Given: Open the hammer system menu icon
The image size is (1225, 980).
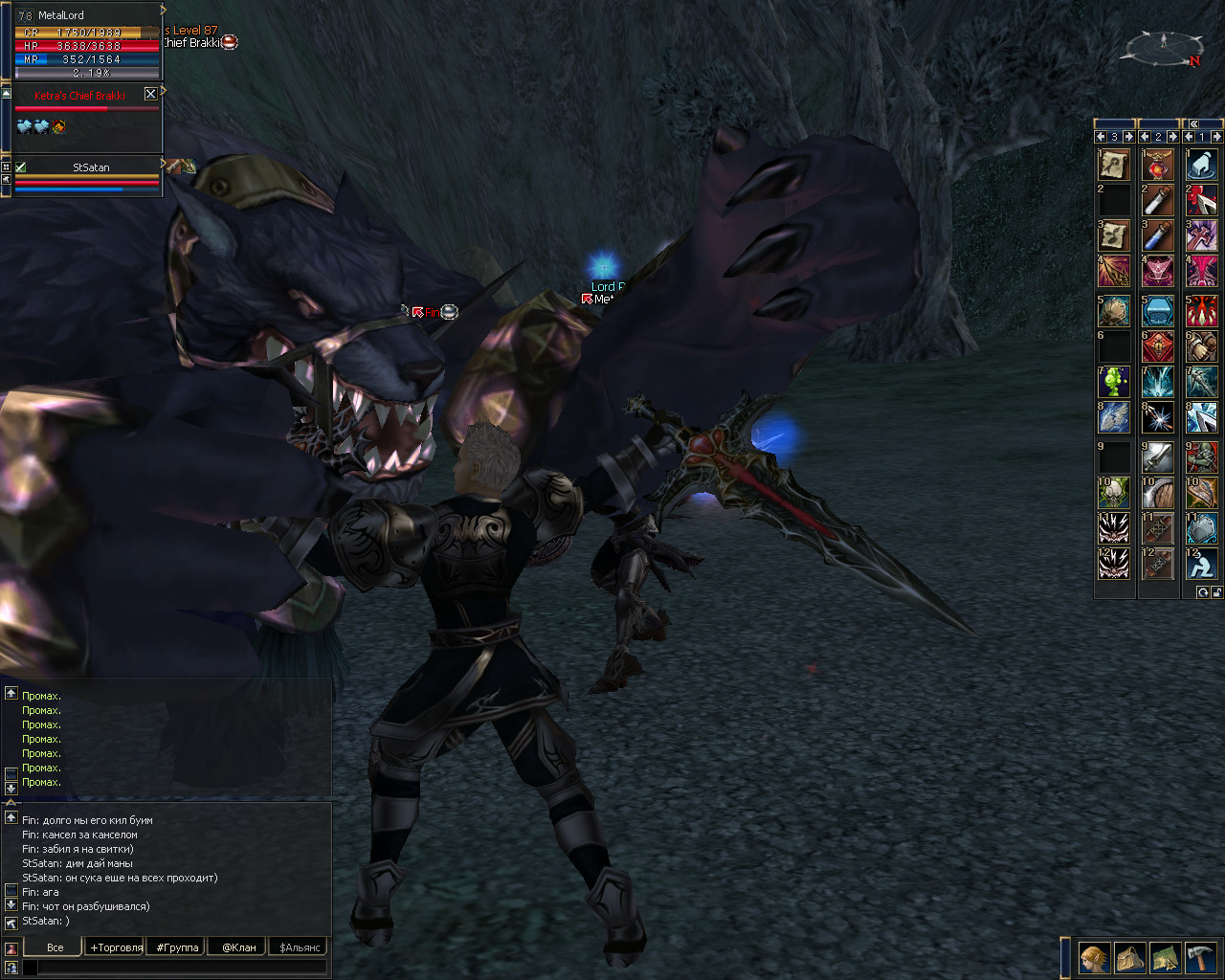Looking at the screenshot, I should pos(1200,957).
